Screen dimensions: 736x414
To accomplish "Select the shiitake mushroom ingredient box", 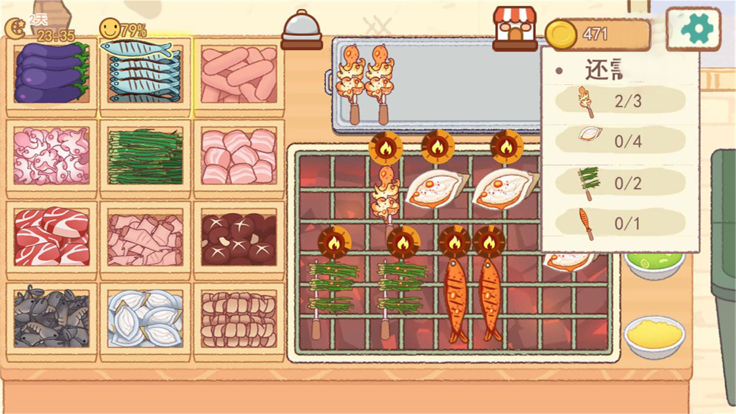I will click(x=239, y=238).
